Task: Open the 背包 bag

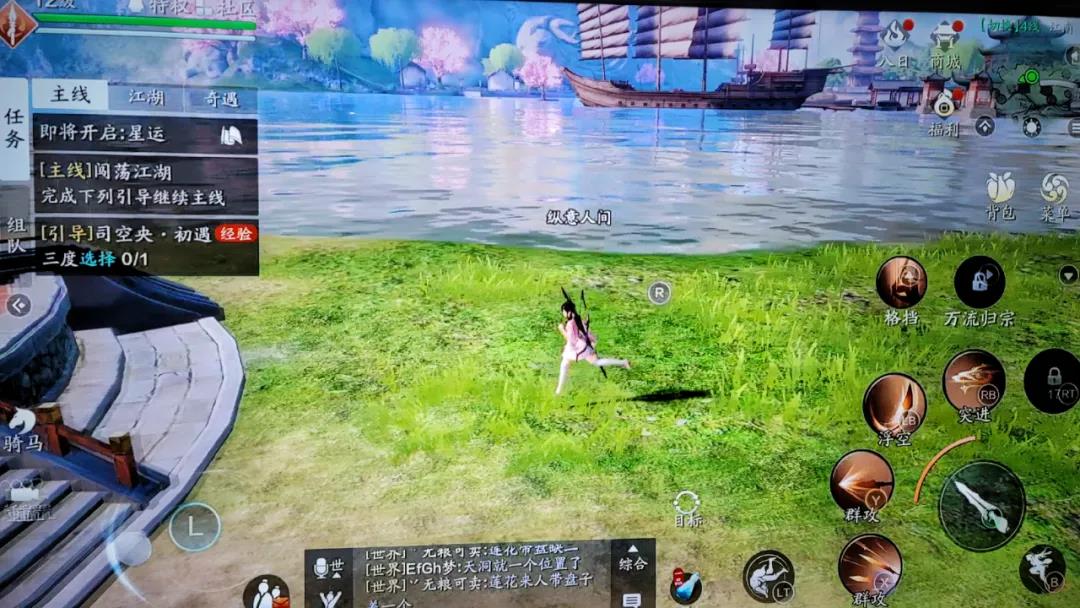Action: pos(1000,193)
